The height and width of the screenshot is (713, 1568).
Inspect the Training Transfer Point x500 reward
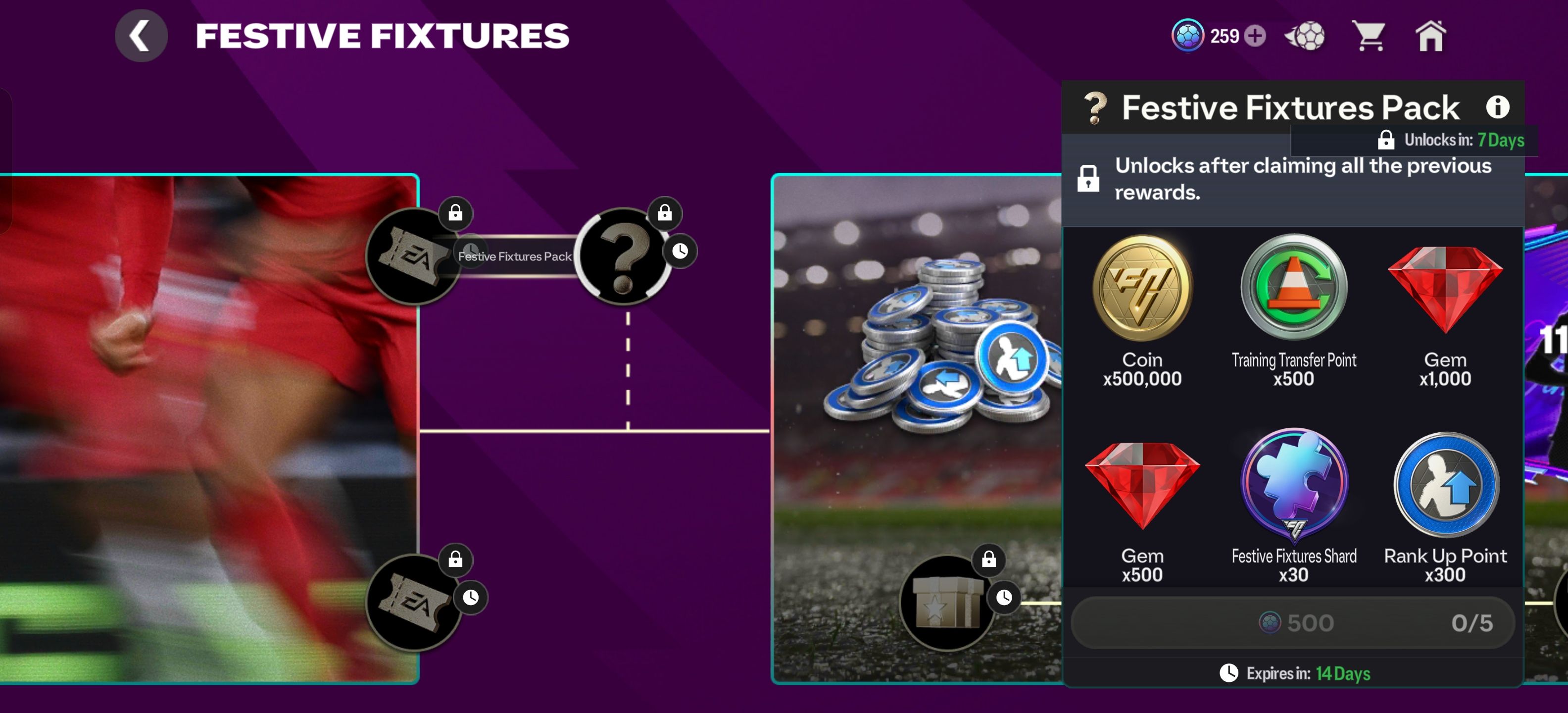click(1293, 310)
